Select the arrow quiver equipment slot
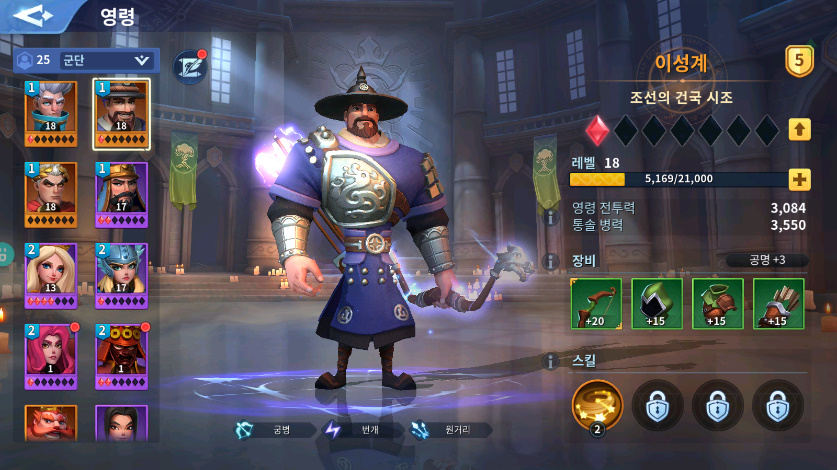Screen dimensions: 837x470 click(x=778, y=303)
